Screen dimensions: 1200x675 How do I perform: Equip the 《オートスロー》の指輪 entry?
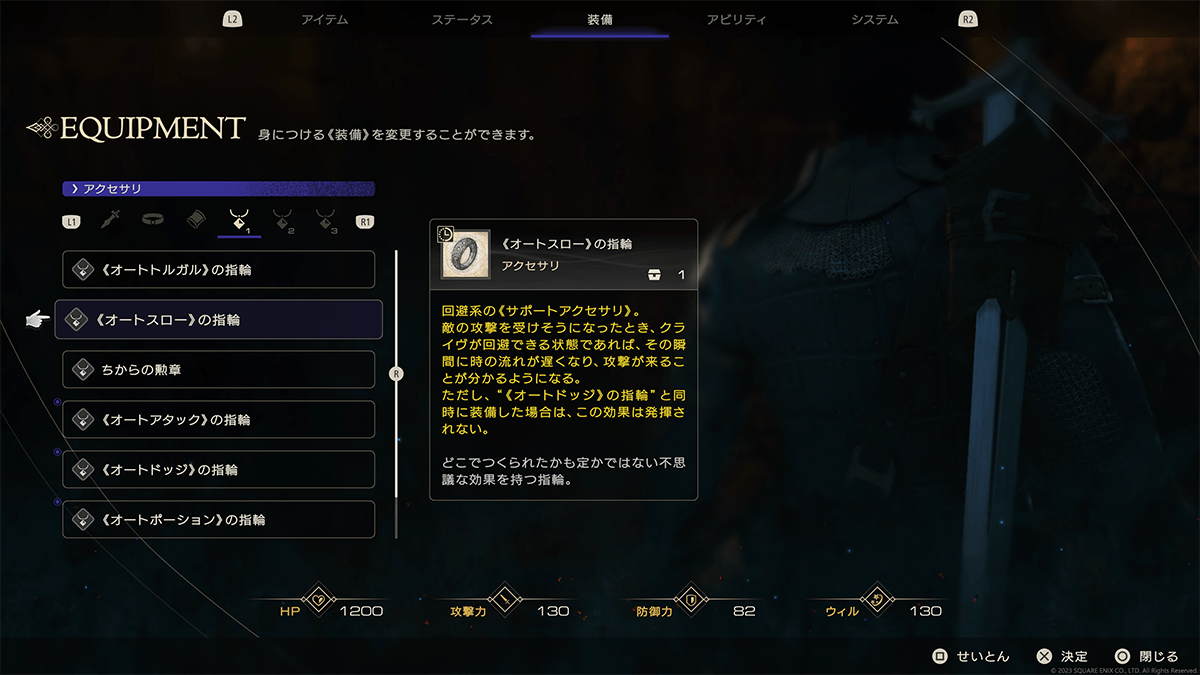pyautogui.click(x=218, y=320)
